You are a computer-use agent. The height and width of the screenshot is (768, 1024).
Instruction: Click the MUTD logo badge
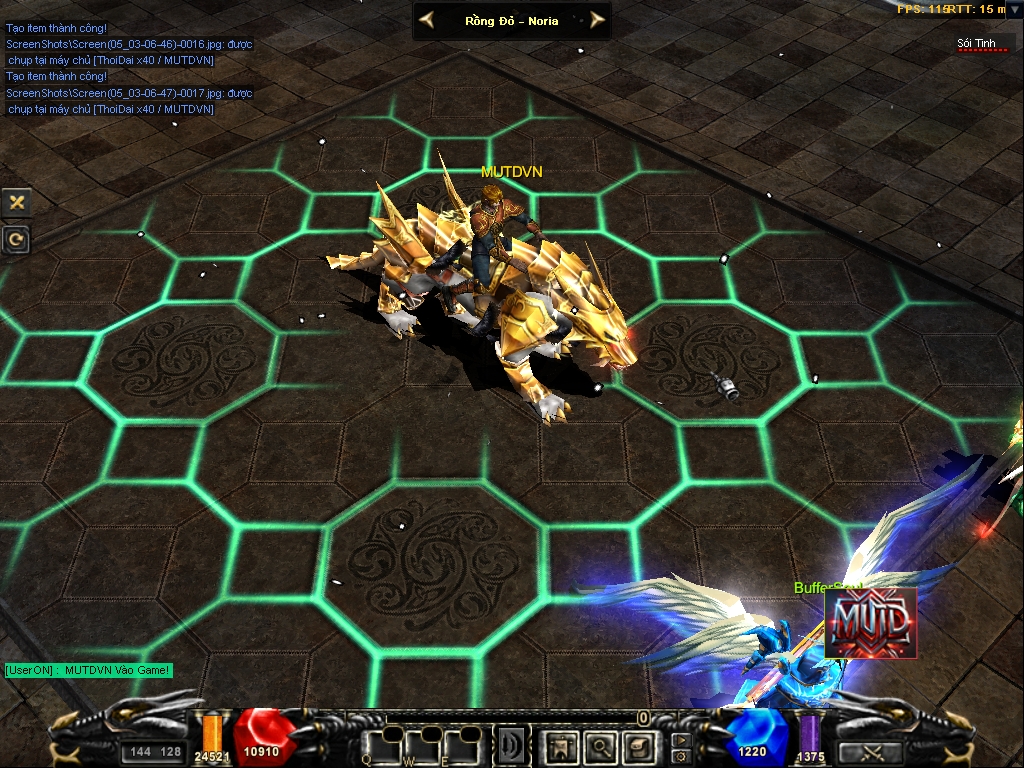pos(870,622)
